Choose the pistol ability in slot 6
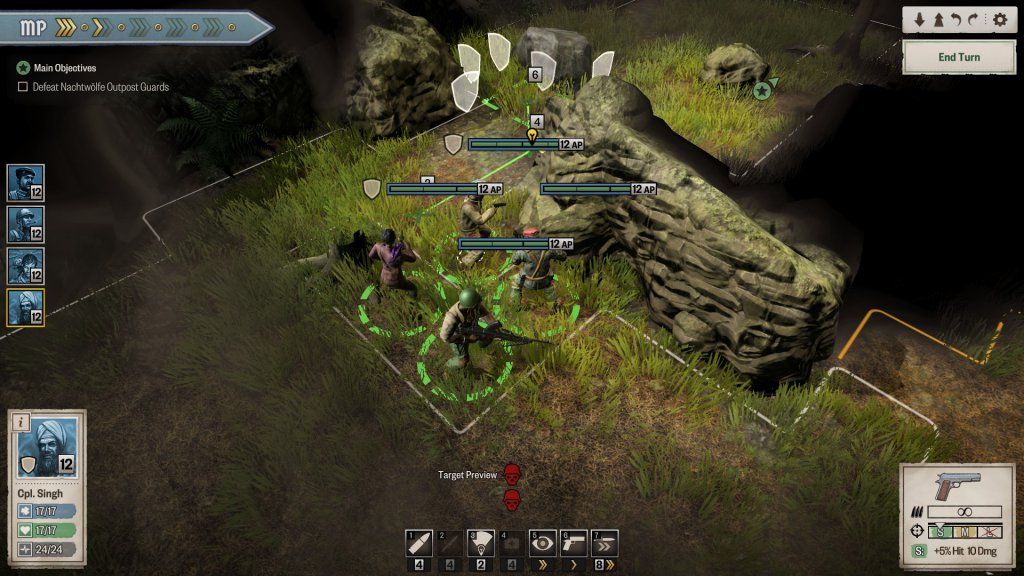Image resolution: width=1024 pixels, height=576 pixels. (574, 544)
